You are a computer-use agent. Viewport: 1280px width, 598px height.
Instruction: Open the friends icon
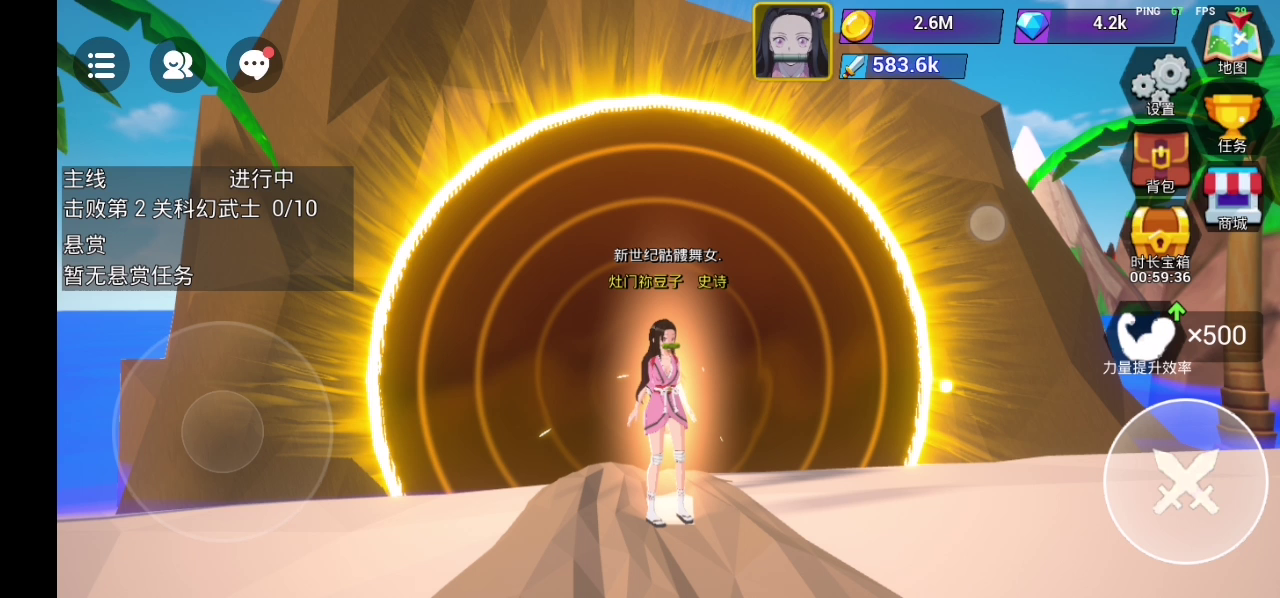point(178,65)
